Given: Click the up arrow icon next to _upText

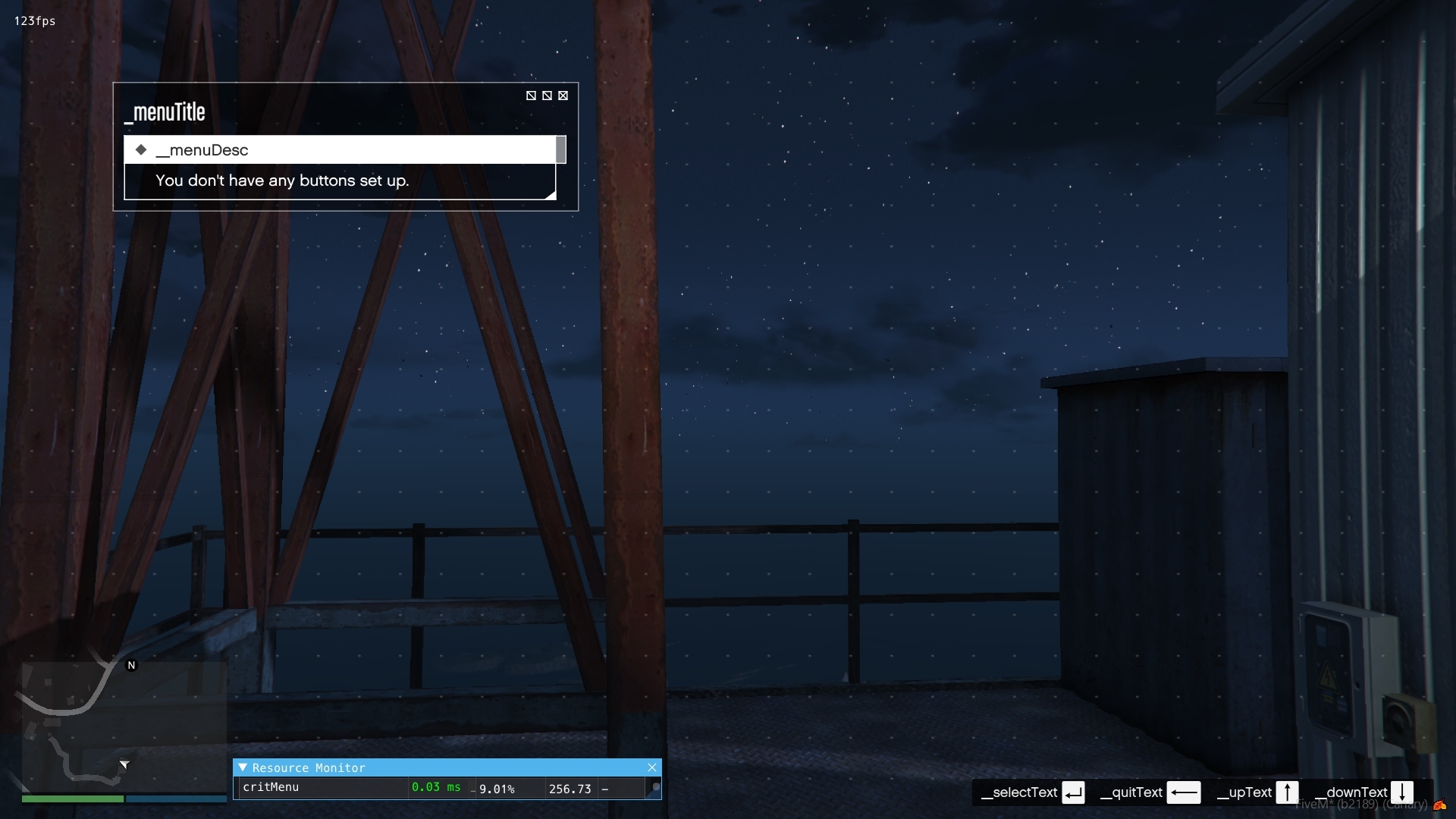Looking at the screenshot, I should coord(1288,792).
